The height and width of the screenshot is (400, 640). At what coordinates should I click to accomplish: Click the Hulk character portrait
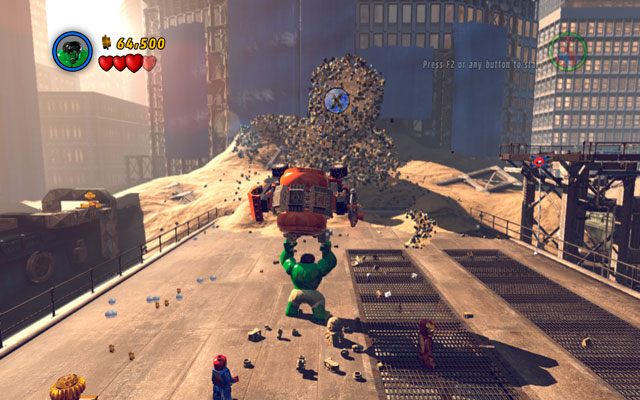(72, 50)
